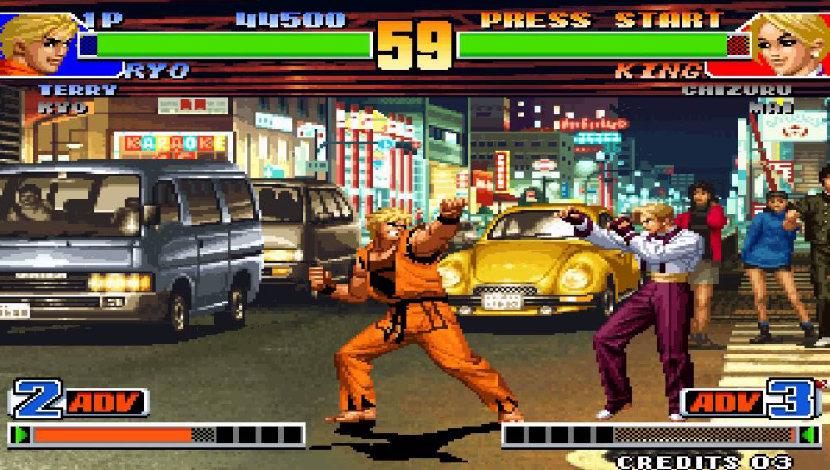This screenshot has width=830, height=470.
Task: Click the opponent's ADV mode badge
Action: pyautogui.click(x=723, y=402)
